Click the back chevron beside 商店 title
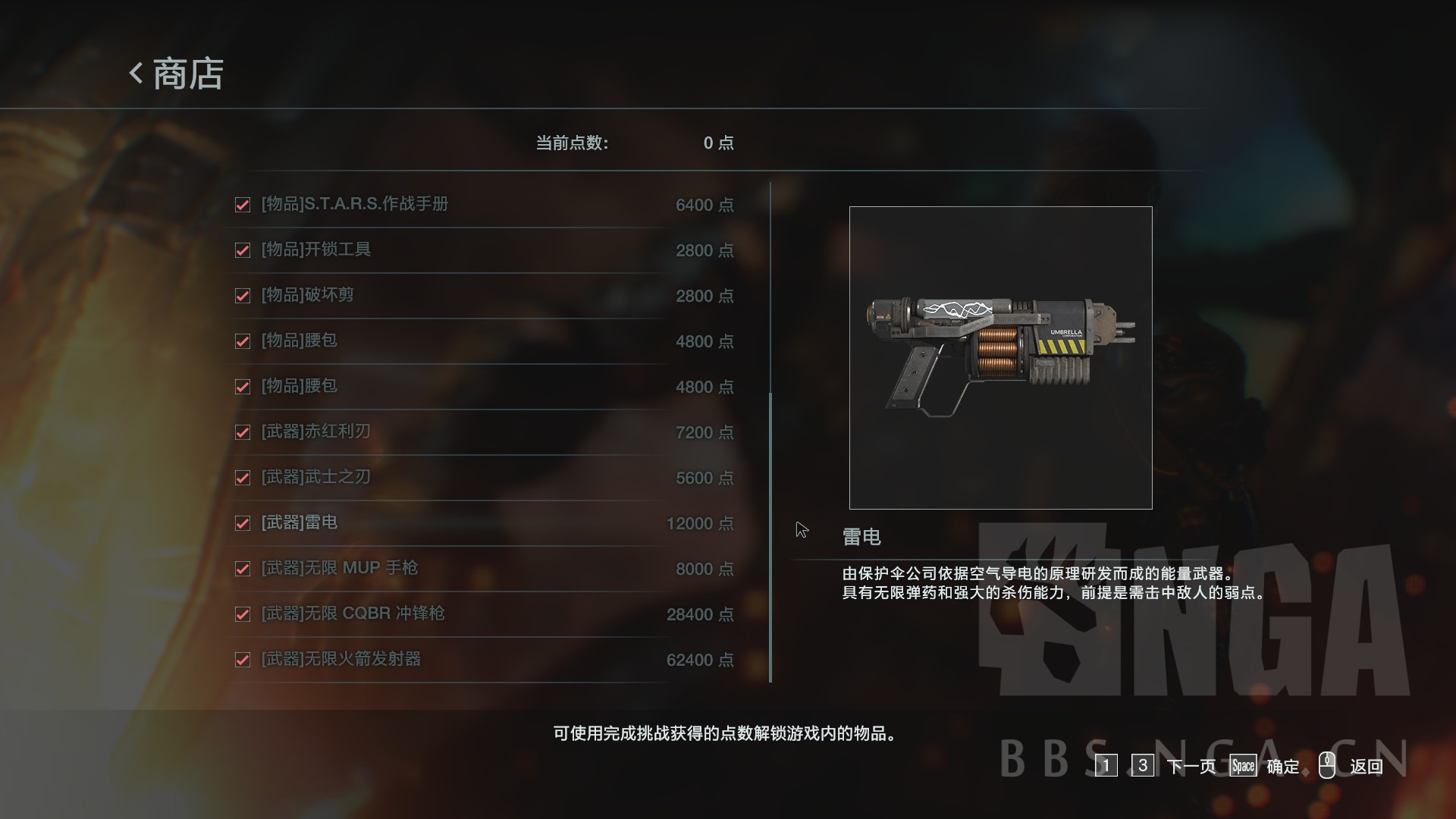The height and width of the screenshot is (819, 1456). 135,74
